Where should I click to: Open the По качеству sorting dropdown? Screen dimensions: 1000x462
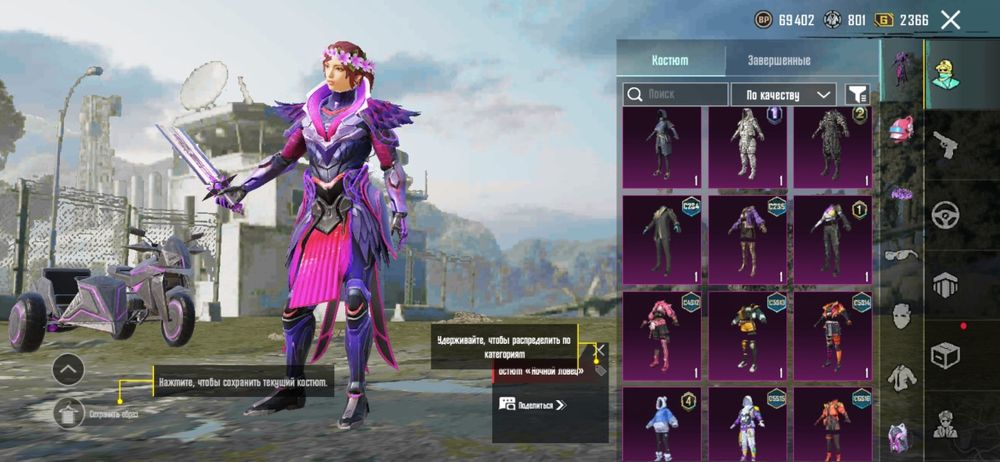(x=783, y=94)
